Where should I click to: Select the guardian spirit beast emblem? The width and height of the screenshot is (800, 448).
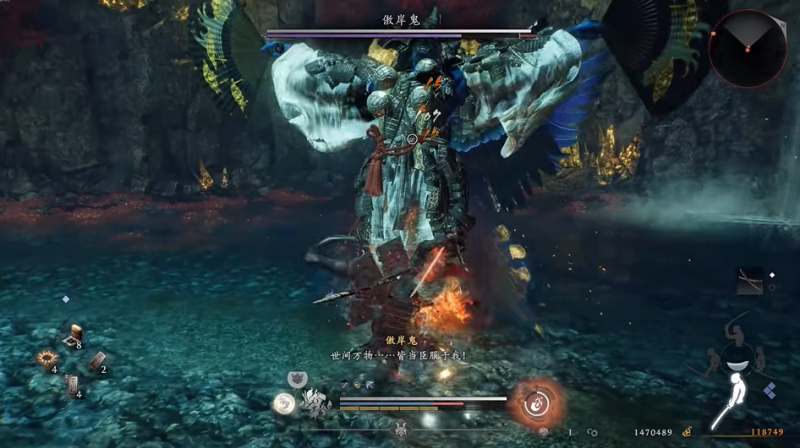pyautogui.click(x=314, y=403)
